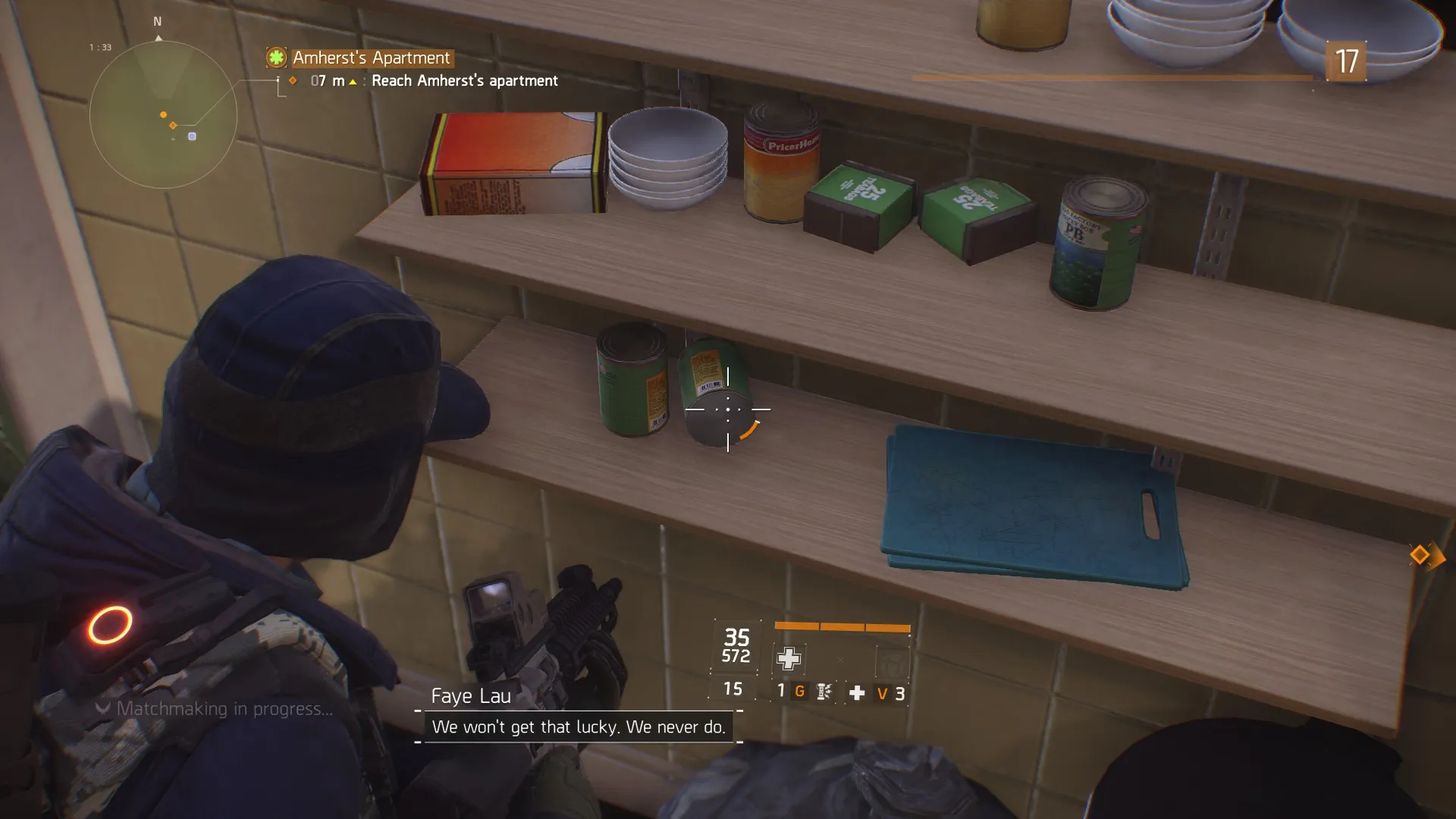The height and width of the screenshot is (819, 1456).
Task: Select the orange objective waypoint diamond
Action: click(x=1420, y=555)
